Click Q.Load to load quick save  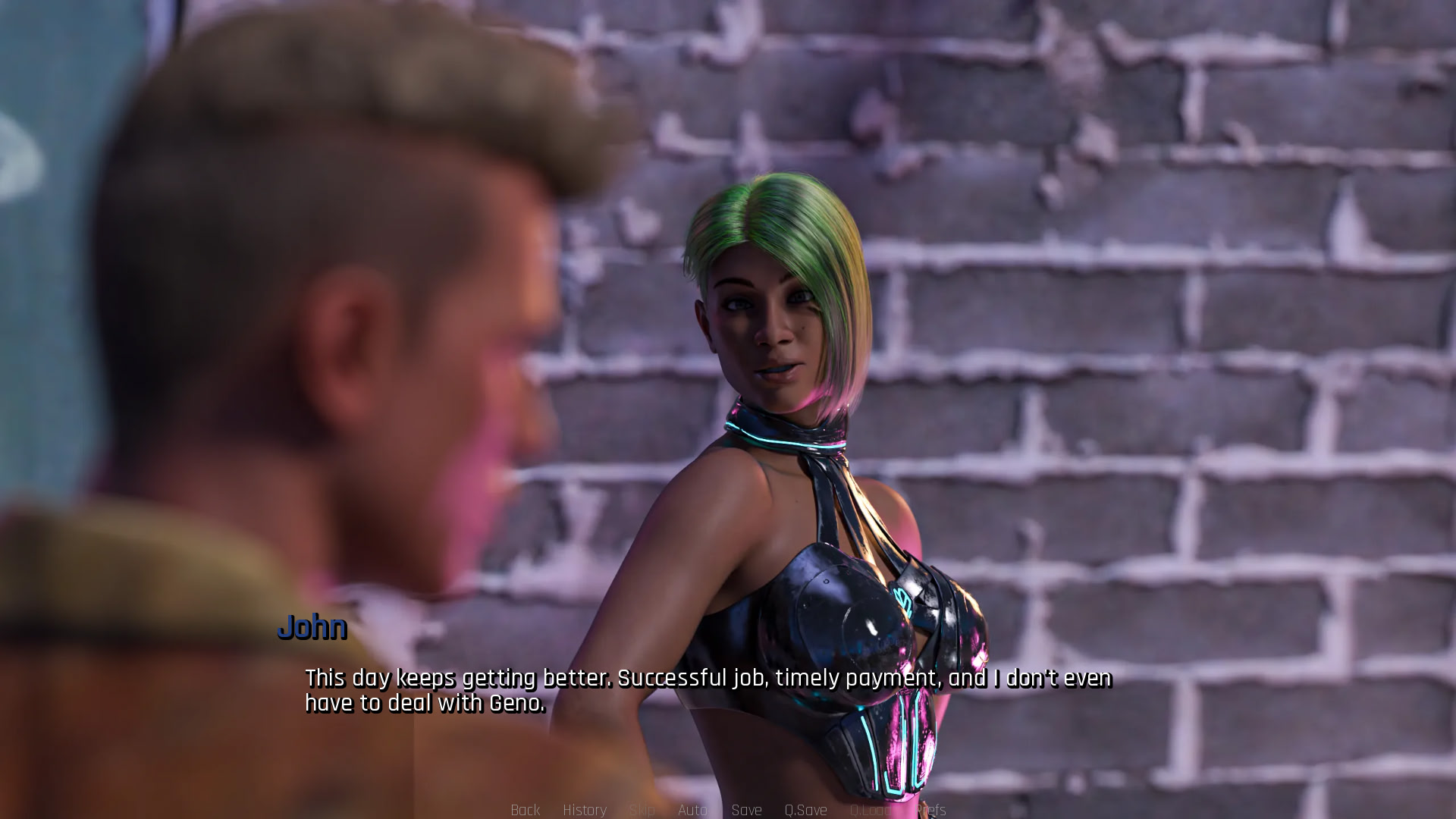click(x=872, y=810)
